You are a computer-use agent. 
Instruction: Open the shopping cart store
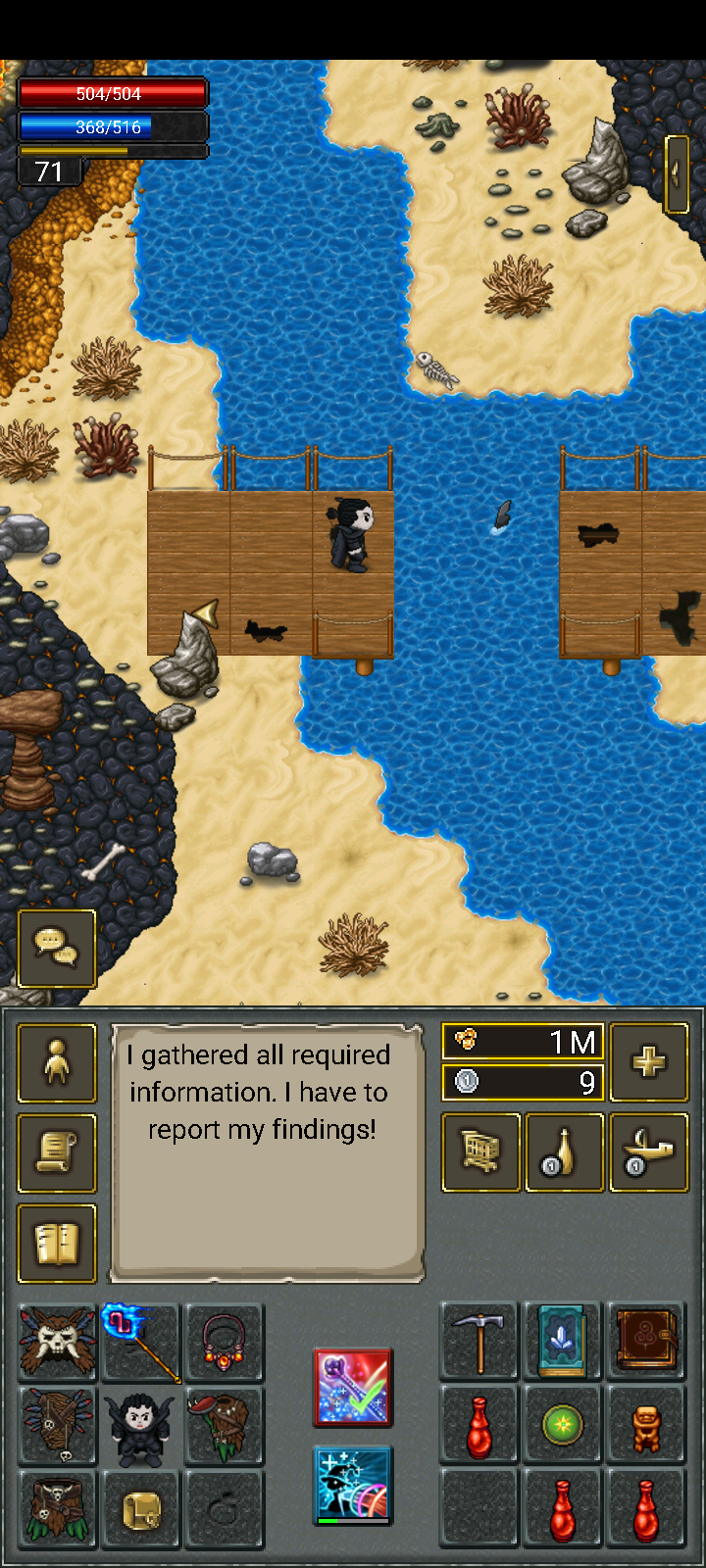coord(480,1152)
